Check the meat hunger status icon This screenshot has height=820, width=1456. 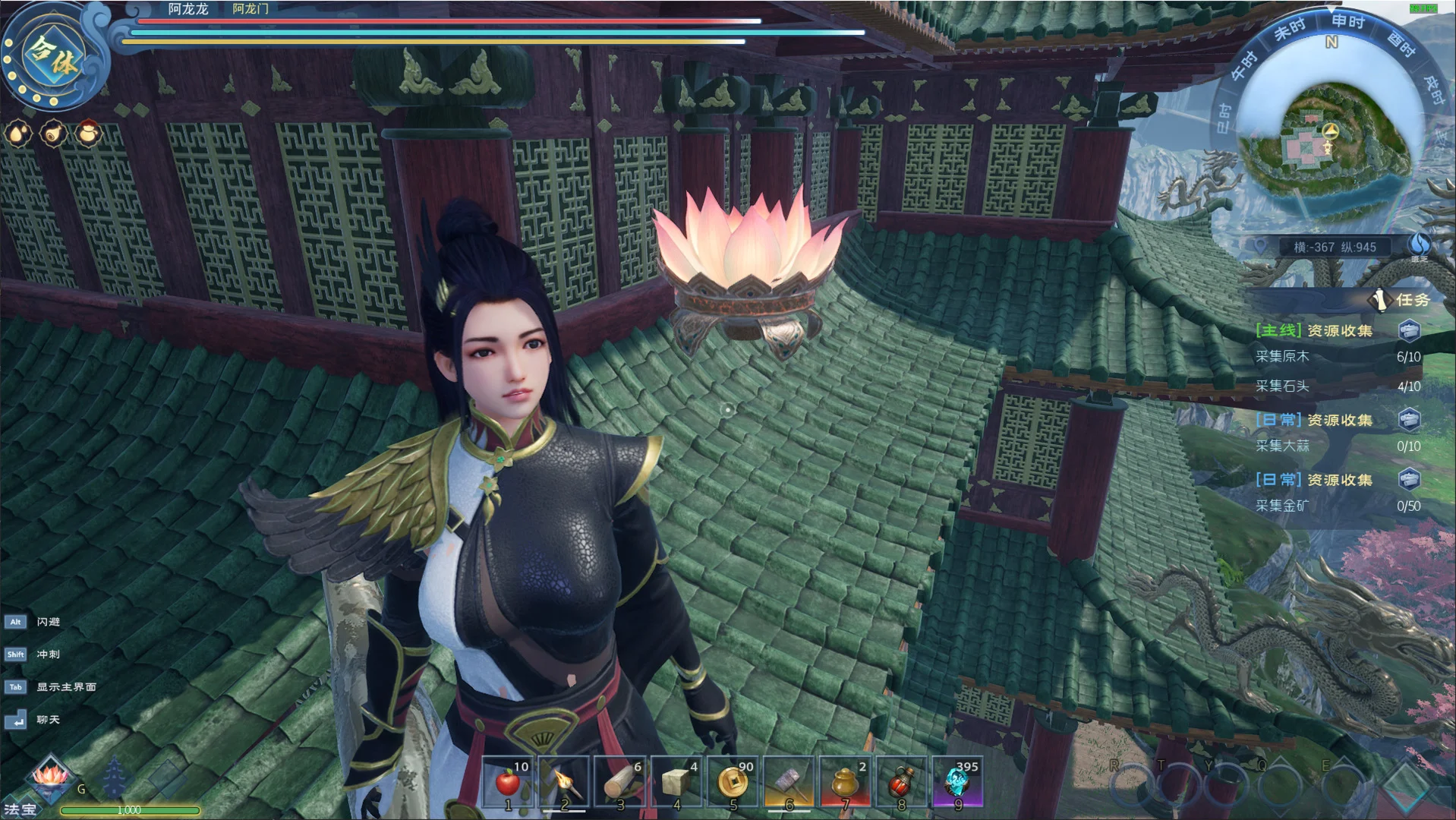tap(53, 134)
